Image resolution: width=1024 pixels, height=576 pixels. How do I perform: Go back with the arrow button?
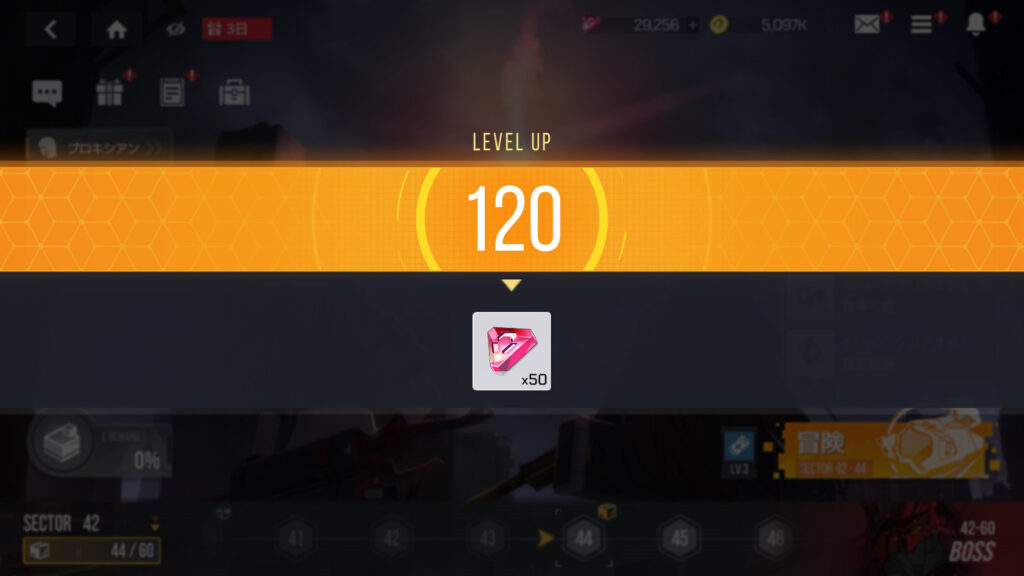click(50, 30)
